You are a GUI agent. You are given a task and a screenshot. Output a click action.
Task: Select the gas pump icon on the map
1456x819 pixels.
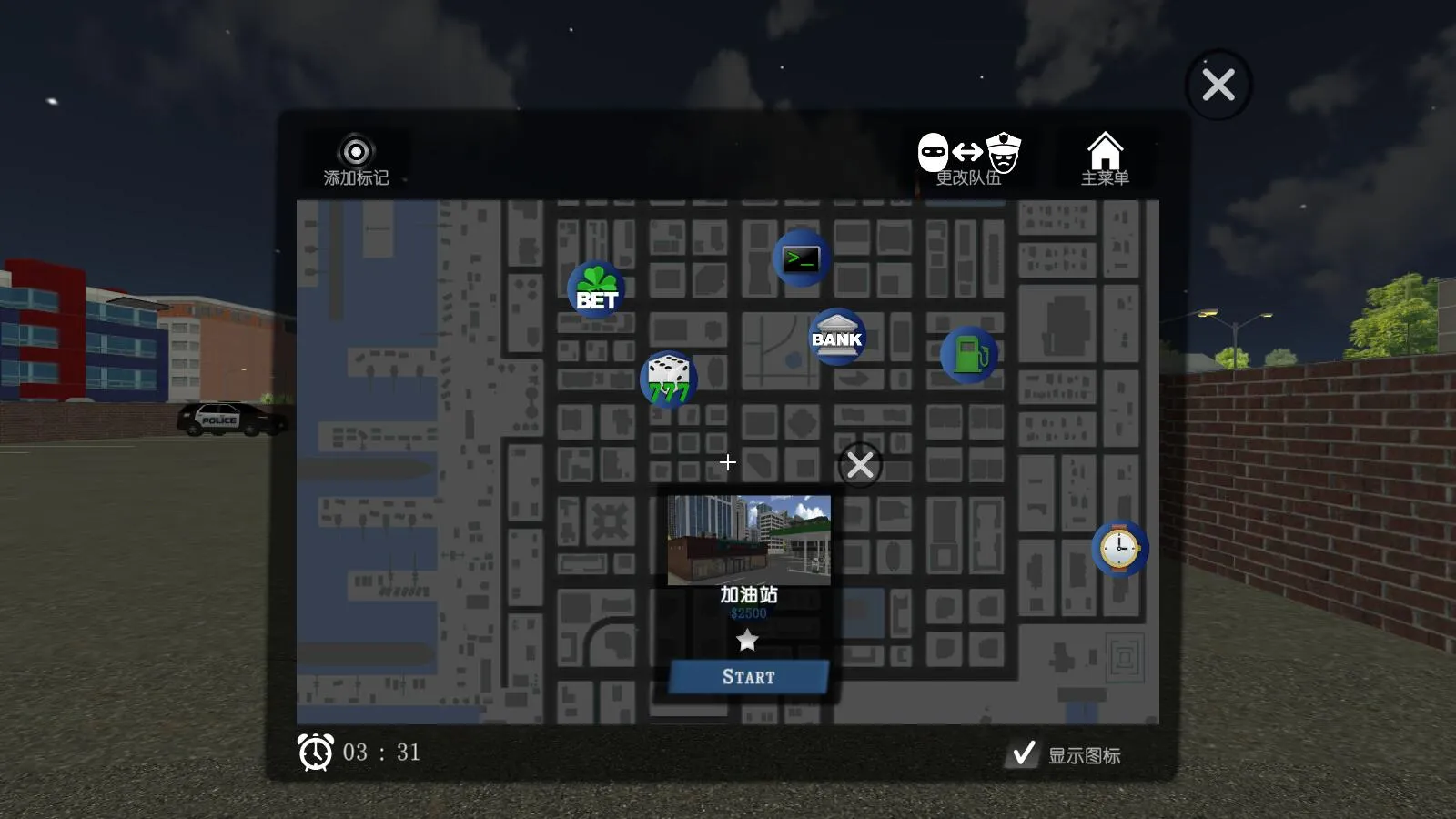pyautogui.click(x=969, y=354)
